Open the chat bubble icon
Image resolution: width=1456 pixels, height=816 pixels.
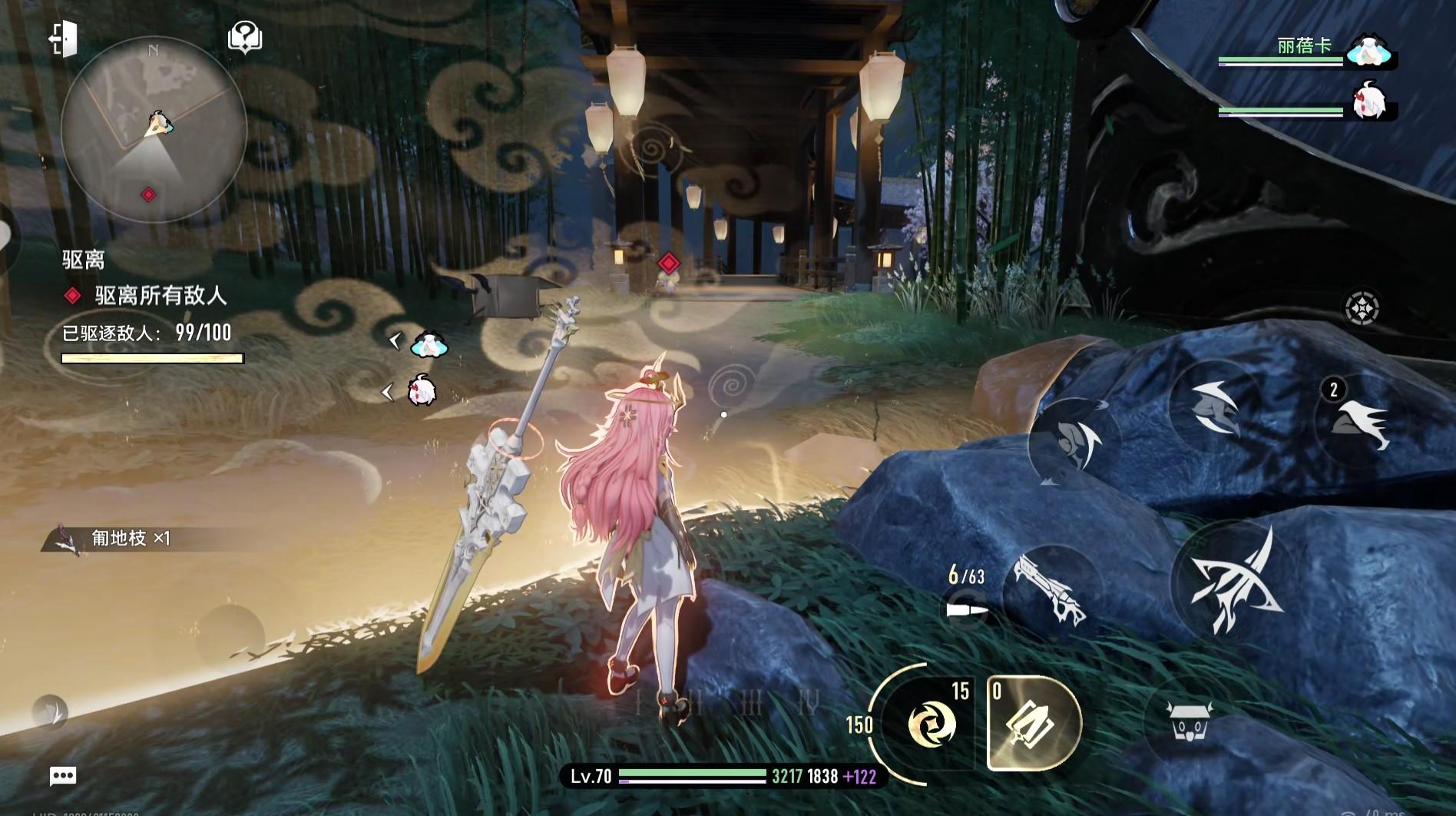tap(63, 776)
